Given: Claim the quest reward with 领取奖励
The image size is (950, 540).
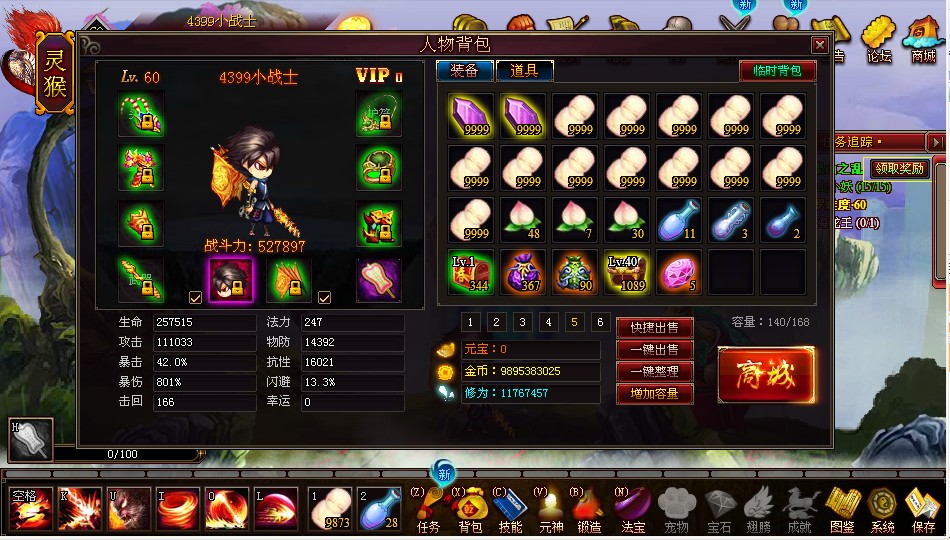Looking at the screenshot, I should [x=898, y=168].
